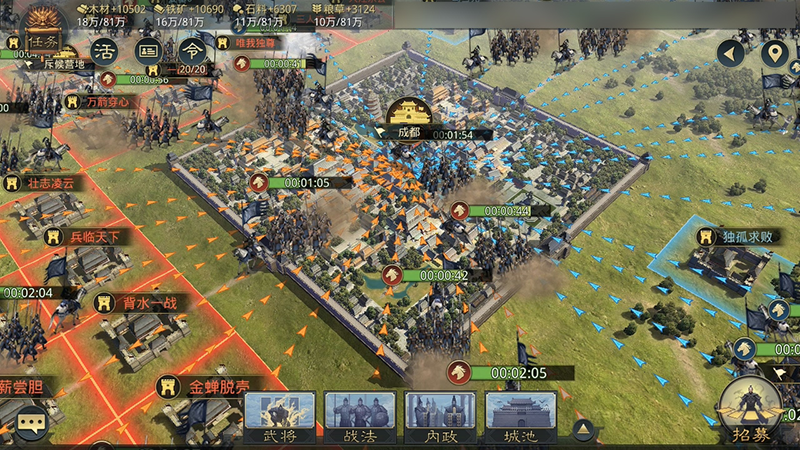Open the 招募 recruit button
This screenshot has height=450, width=800.
(750, 410)
